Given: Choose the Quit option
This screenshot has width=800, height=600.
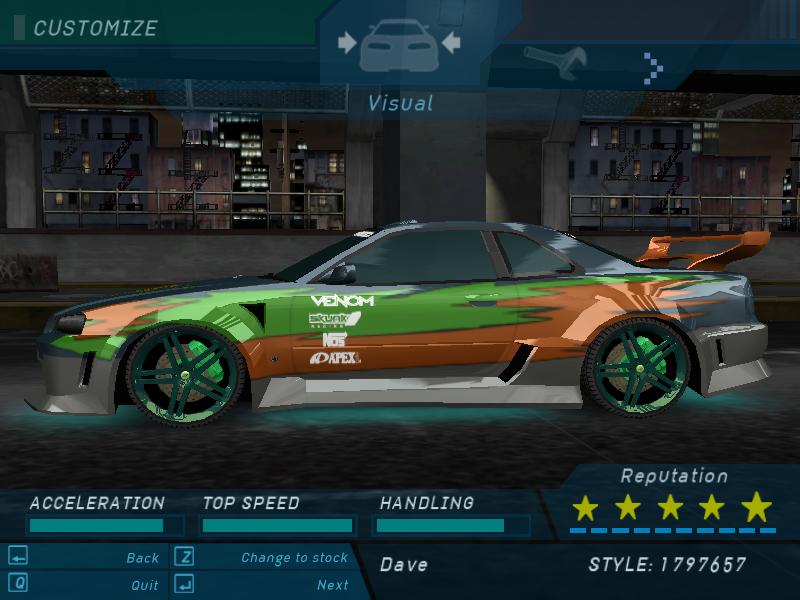Looking at the screenshot, I should 144,585.
